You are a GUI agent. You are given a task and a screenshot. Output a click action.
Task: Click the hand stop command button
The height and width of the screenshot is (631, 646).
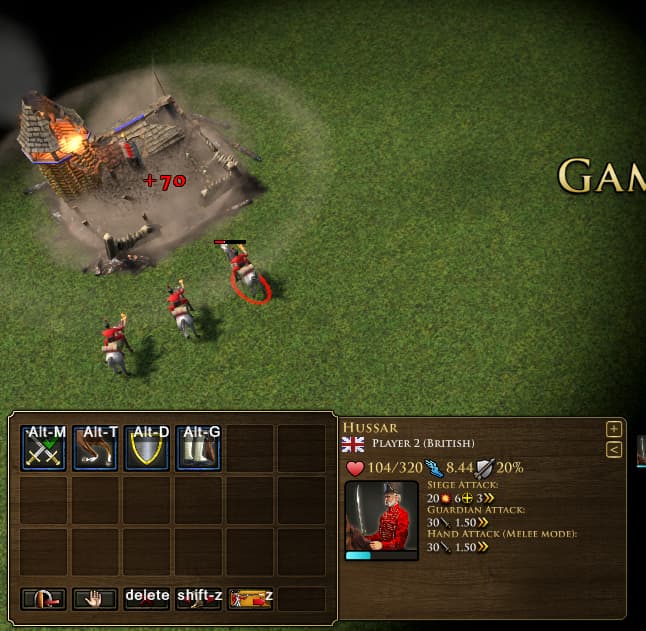click(95, 598)
